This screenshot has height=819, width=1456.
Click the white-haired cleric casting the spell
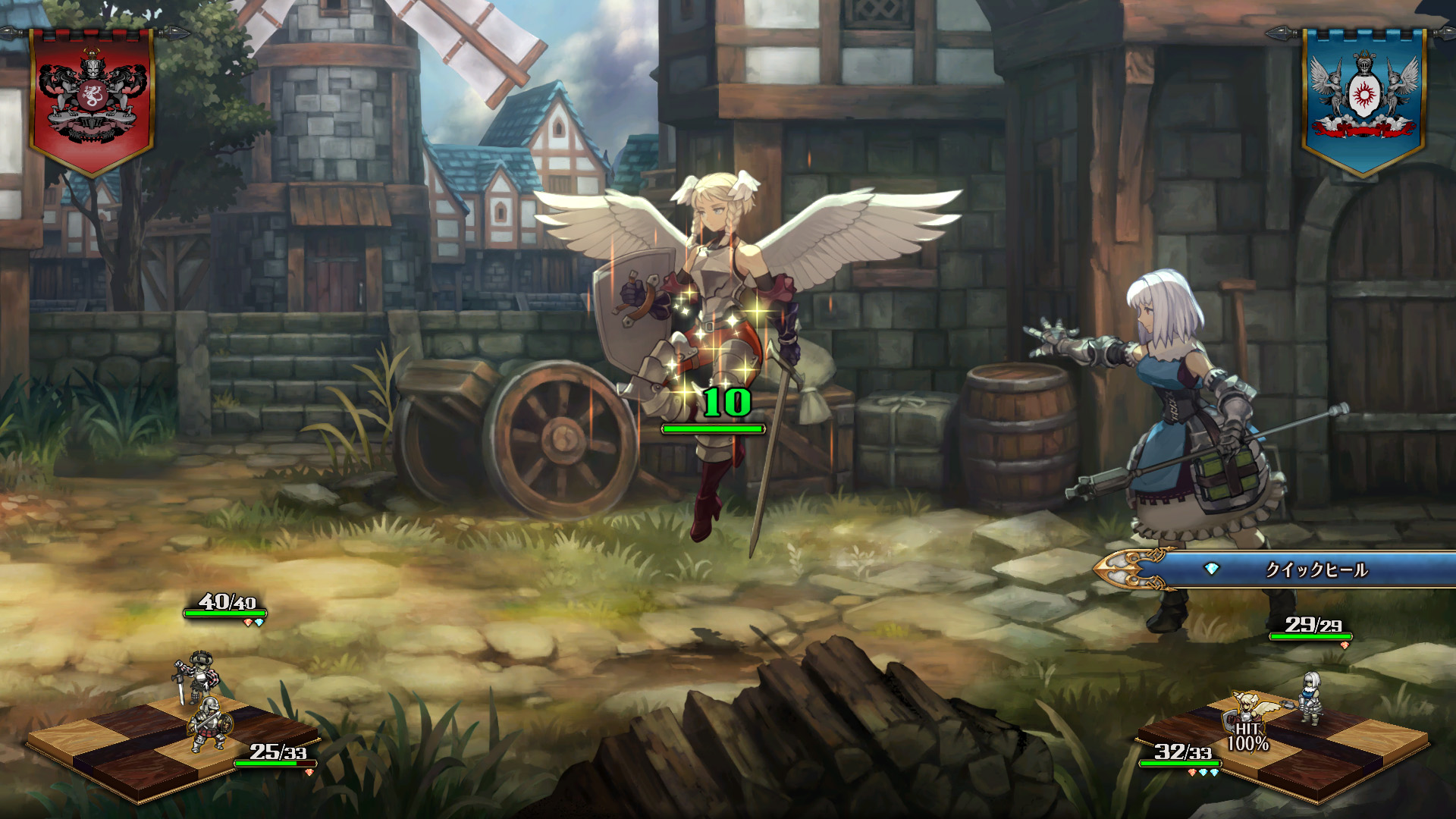coord(1183,409)
